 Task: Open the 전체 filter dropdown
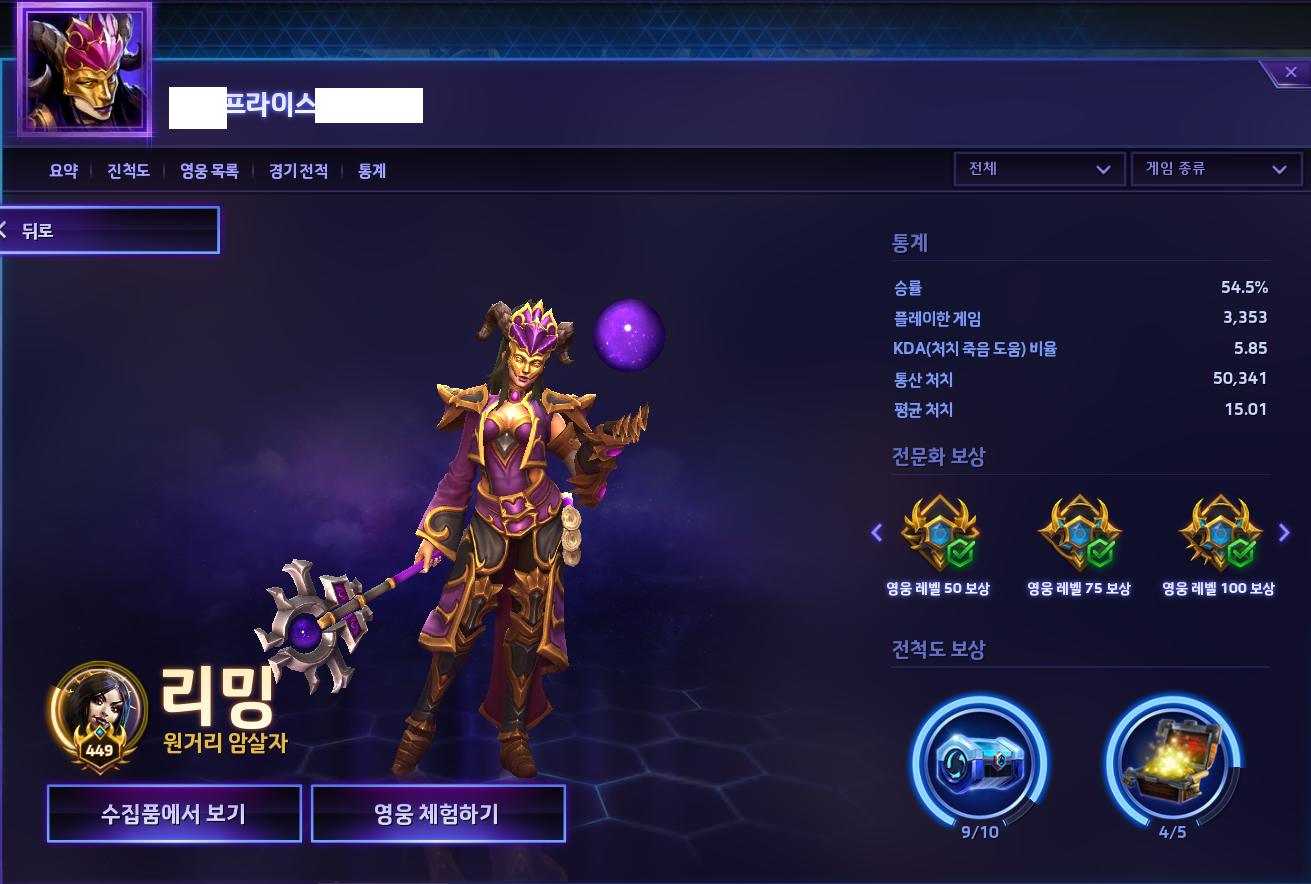tap(1039, 169)
